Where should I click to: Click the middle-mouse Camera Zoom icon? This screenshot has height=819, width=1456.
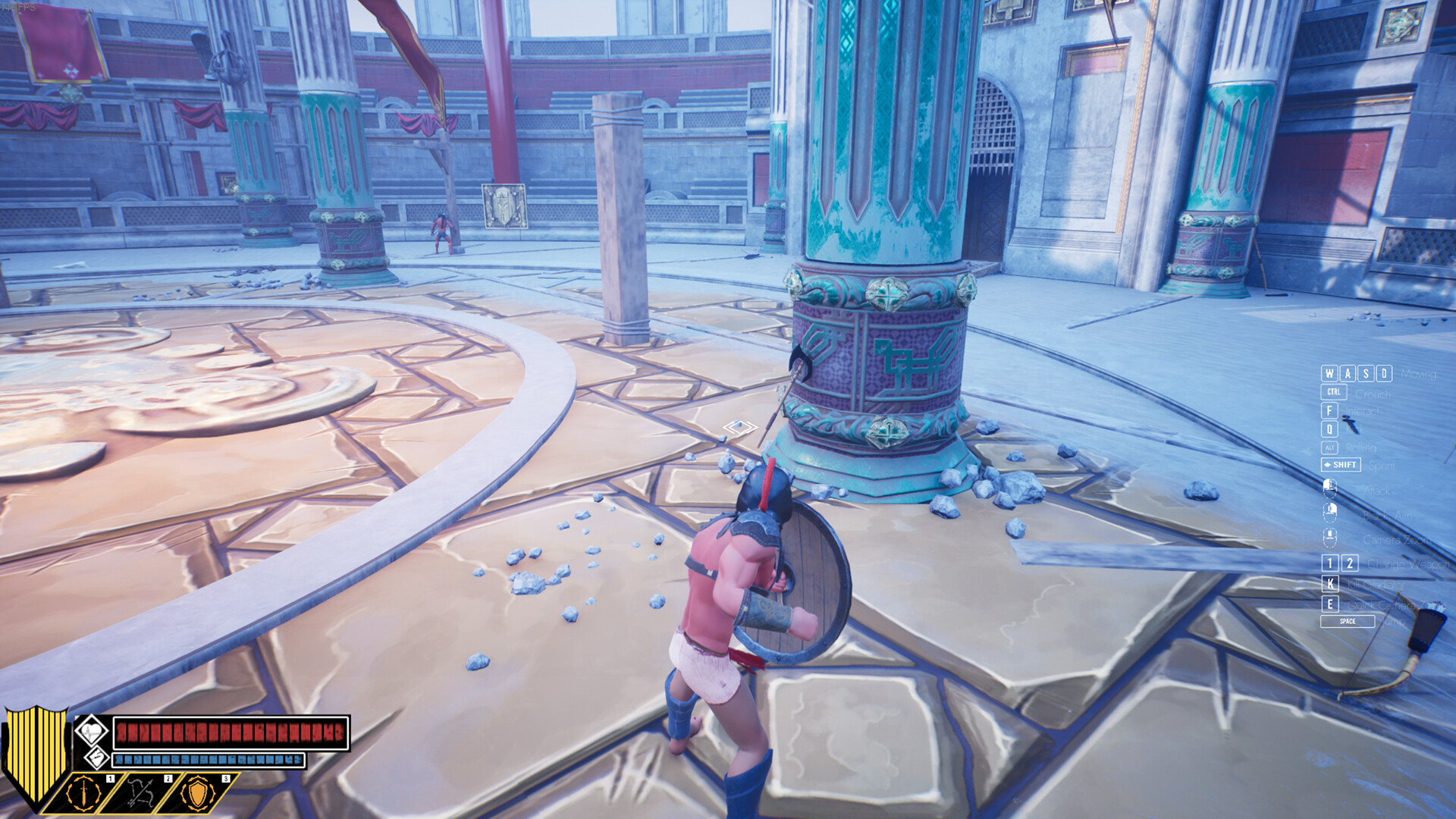pos(1330,536)
